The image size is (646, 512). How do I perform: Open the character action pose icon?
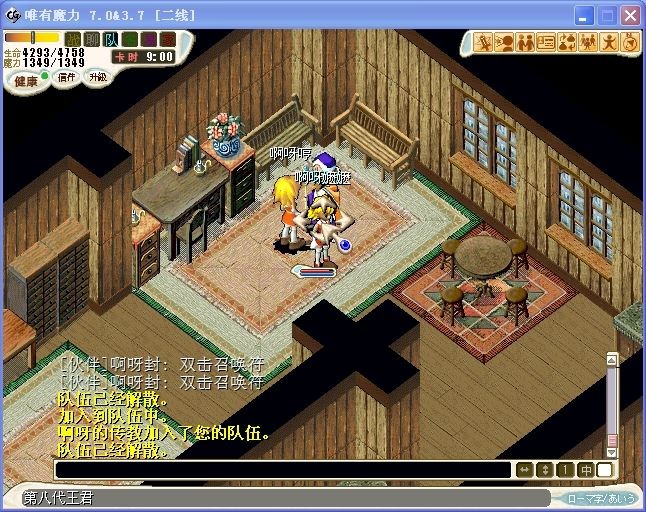(609, 42)
